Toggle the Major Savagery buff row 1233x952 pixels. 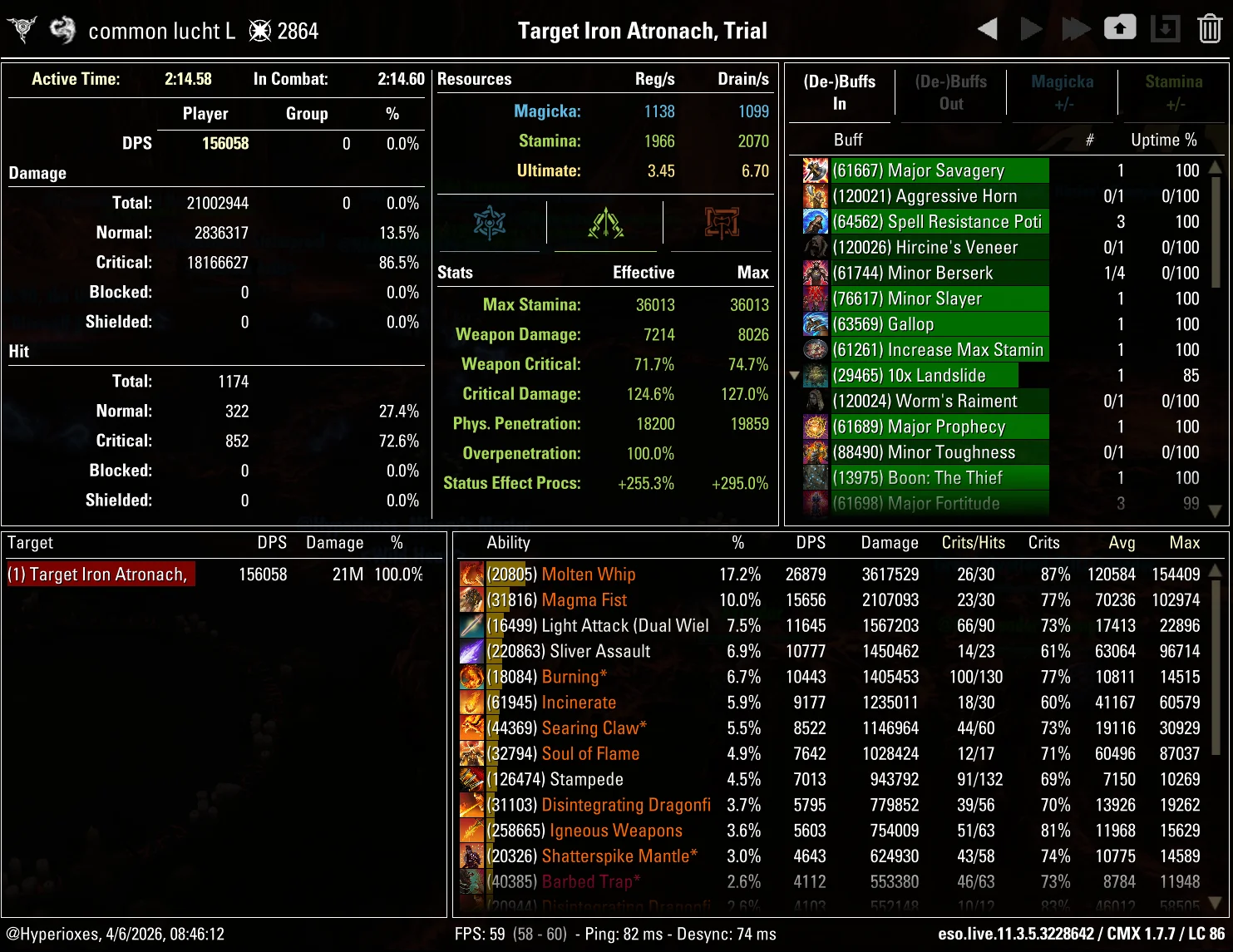tap(940, 170)
